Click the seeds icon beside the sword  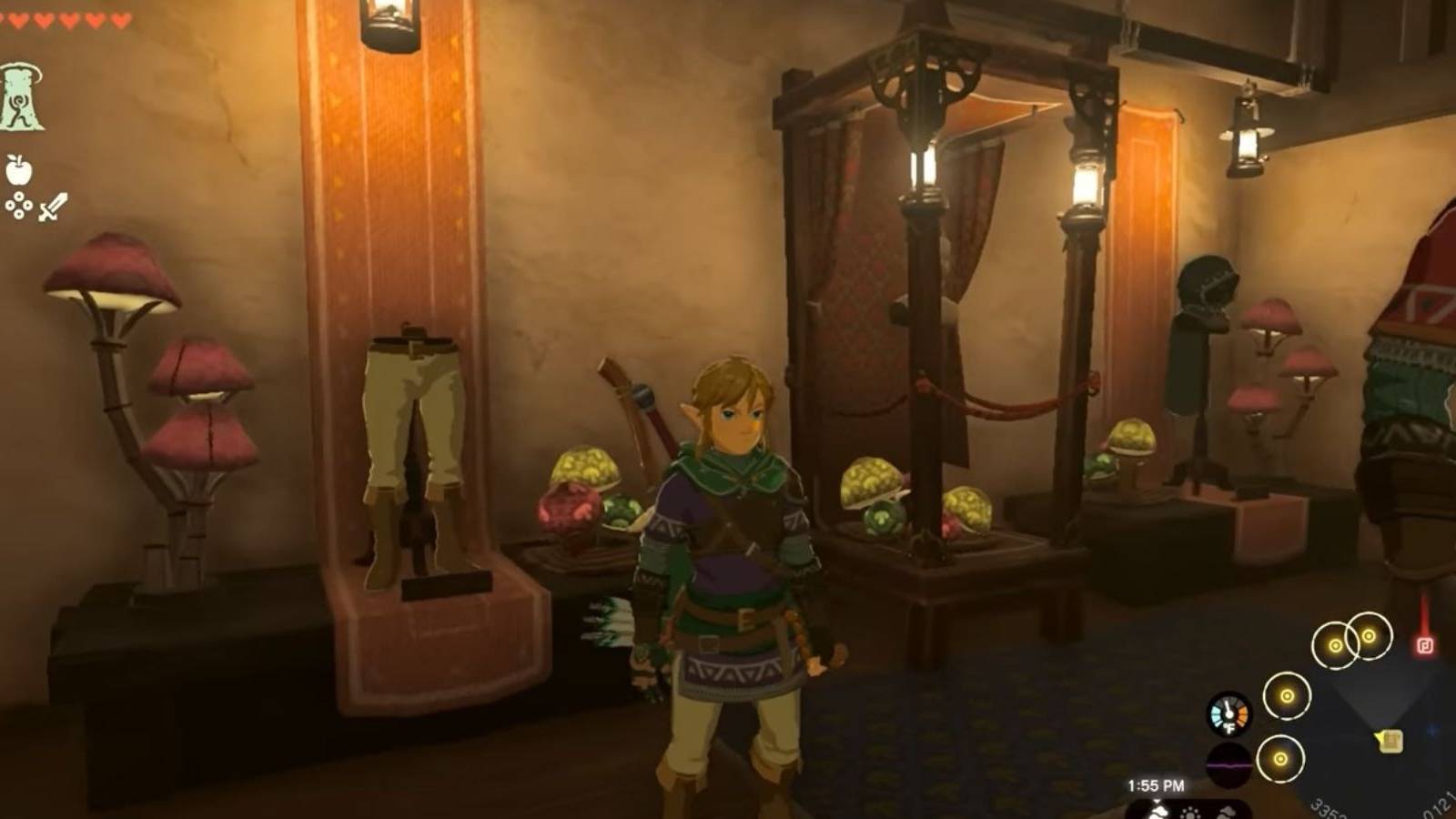pos(17,207)
